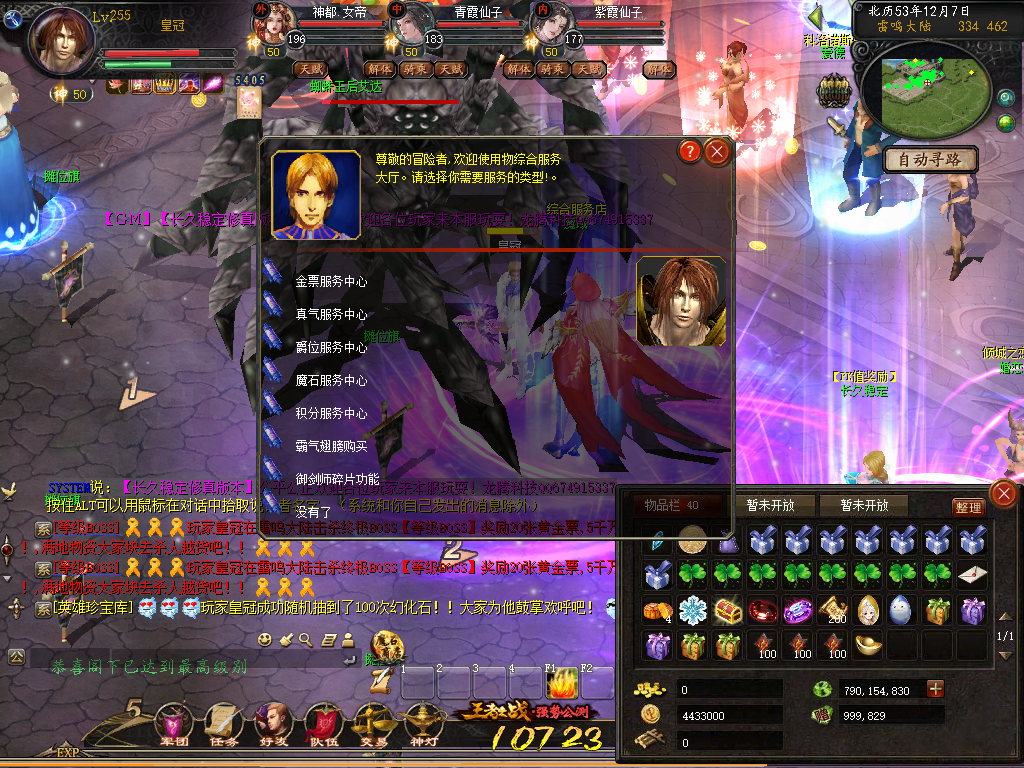Open help with the red question mark
1024x768 pixels.
pyautogui.click(x=689, y=152)
